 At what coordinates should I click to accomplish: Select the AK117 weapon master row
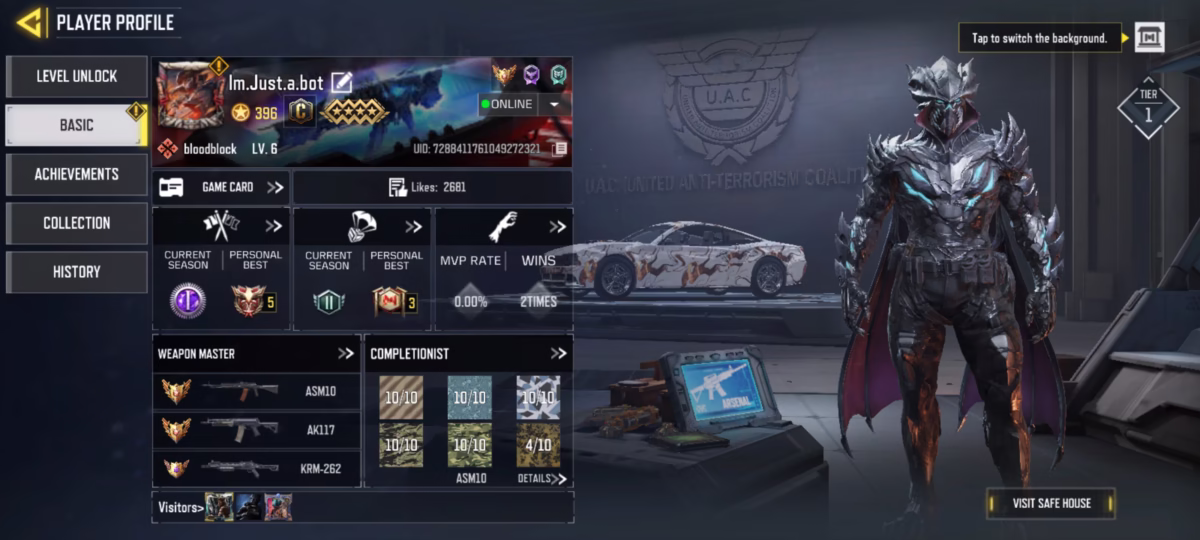257,430
